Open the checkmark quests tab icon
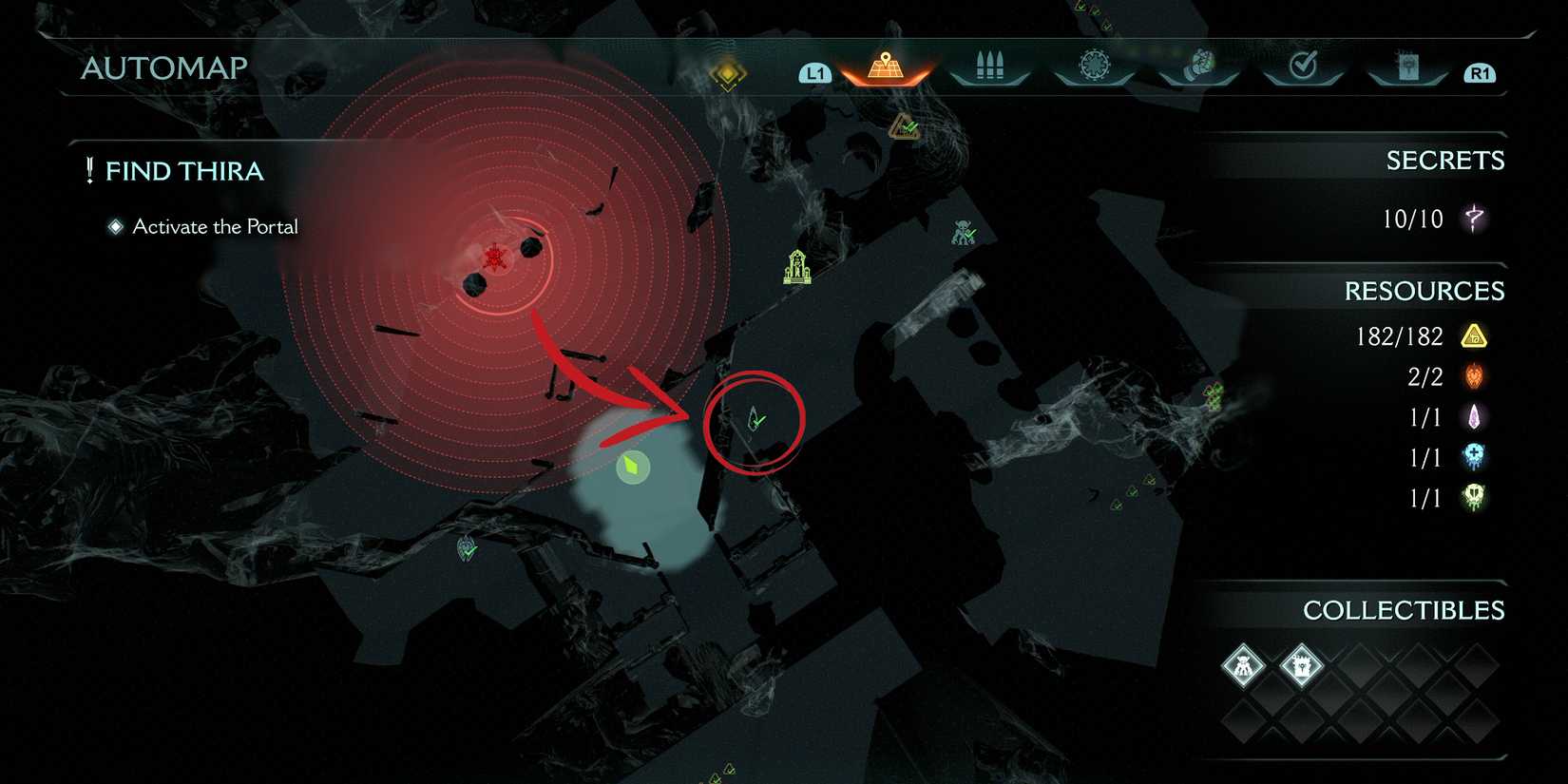This screenshot has width=1568, height=784. pos(1304,67)
